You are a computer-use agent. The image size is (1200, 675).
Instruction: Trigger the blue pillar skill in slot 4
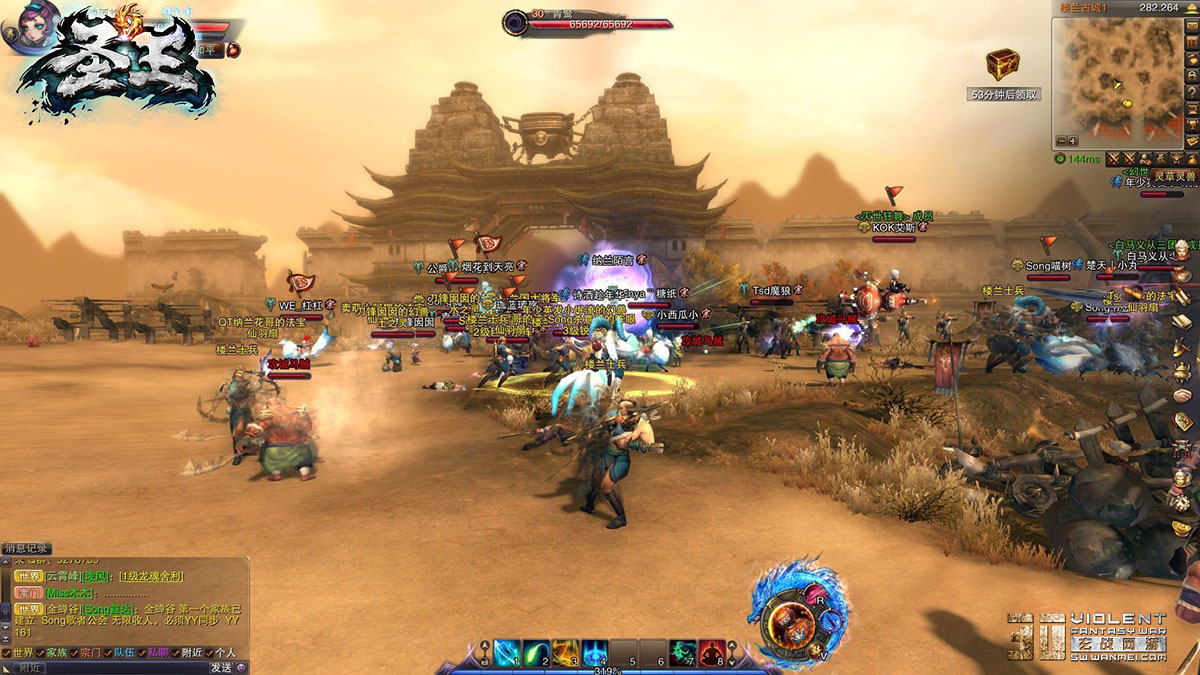click(595, 653)
